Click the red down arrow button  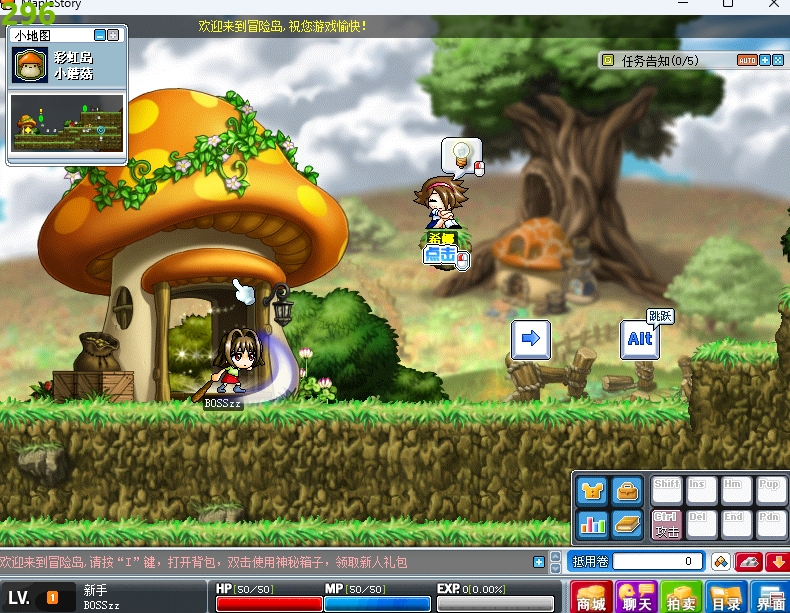[x=778, y=561]
